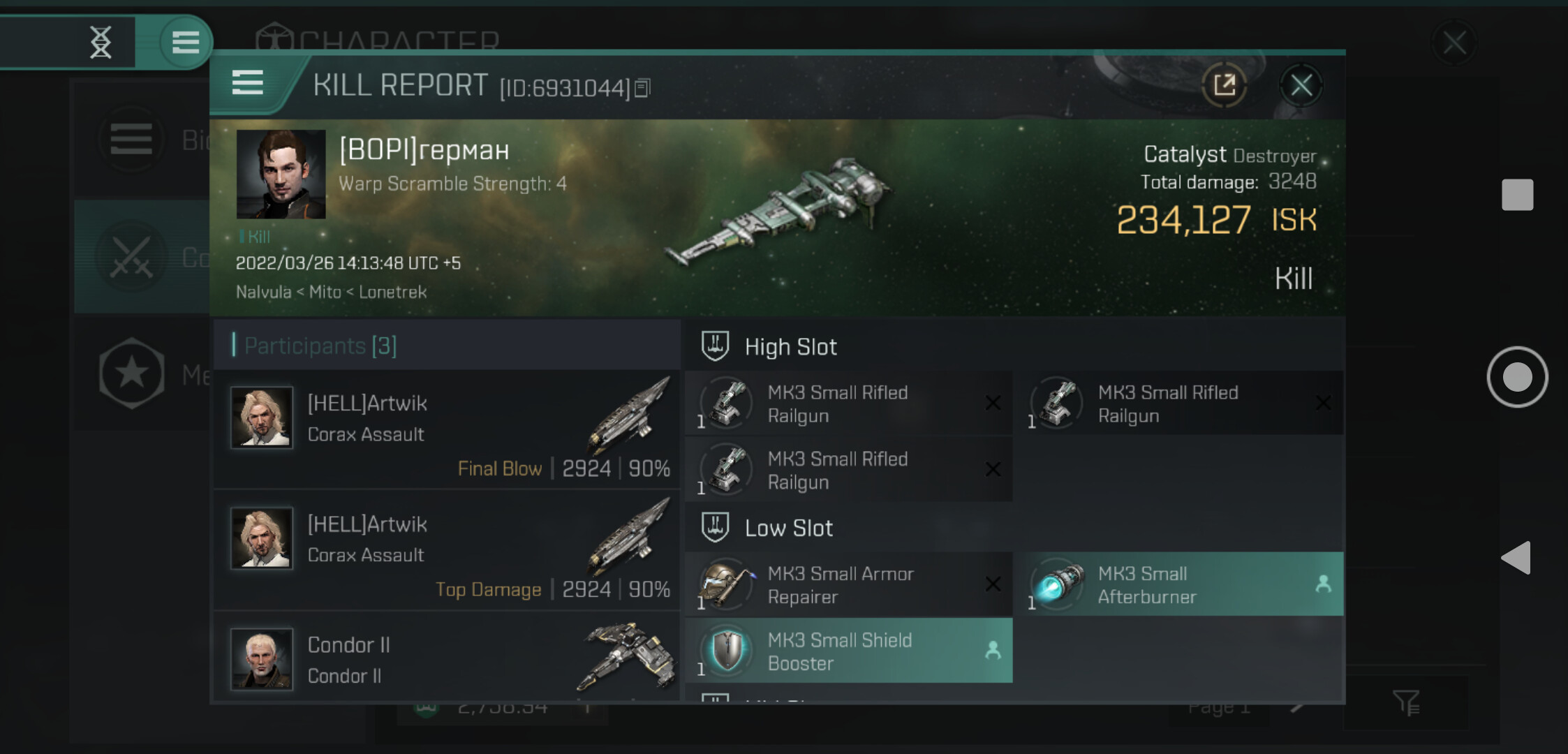The height and width of the screenshot is (754, 1568).
Task: Select the Condor II participant row
Action: [x=447, y=658]
